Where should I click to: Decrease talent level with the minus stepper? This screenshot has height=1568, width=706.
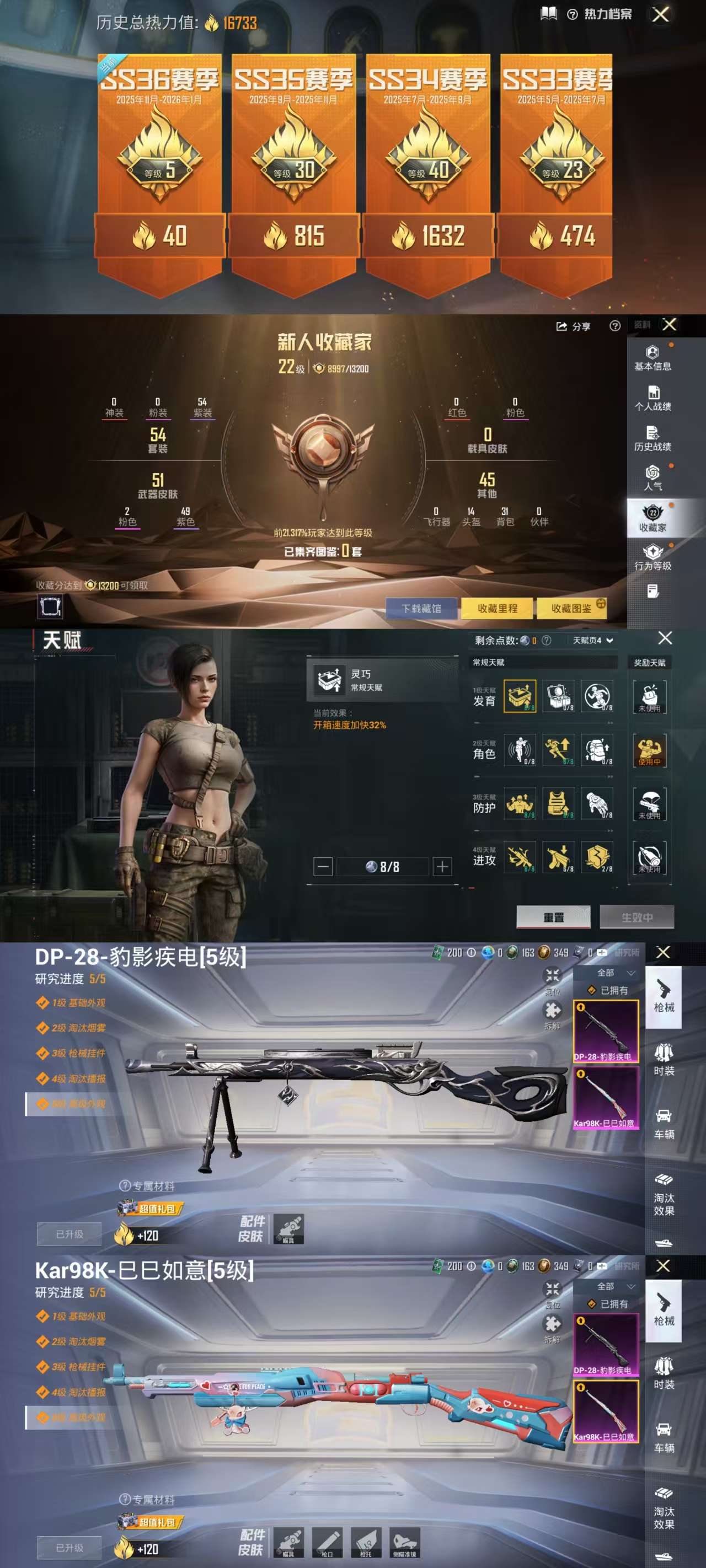[322, 866]
